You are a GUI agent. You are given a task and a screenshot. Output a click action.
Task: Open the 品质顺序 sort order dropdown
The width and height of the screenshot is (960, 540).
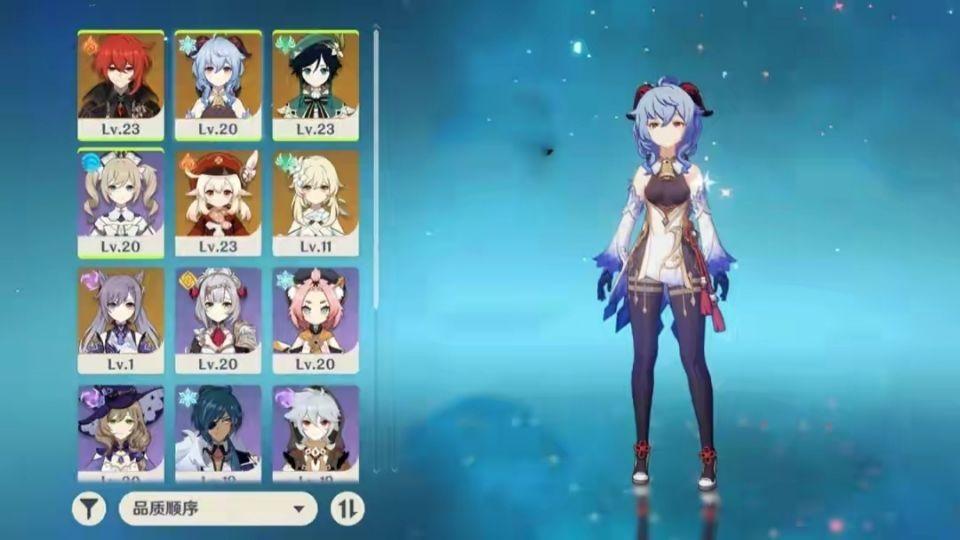(218, 509)
